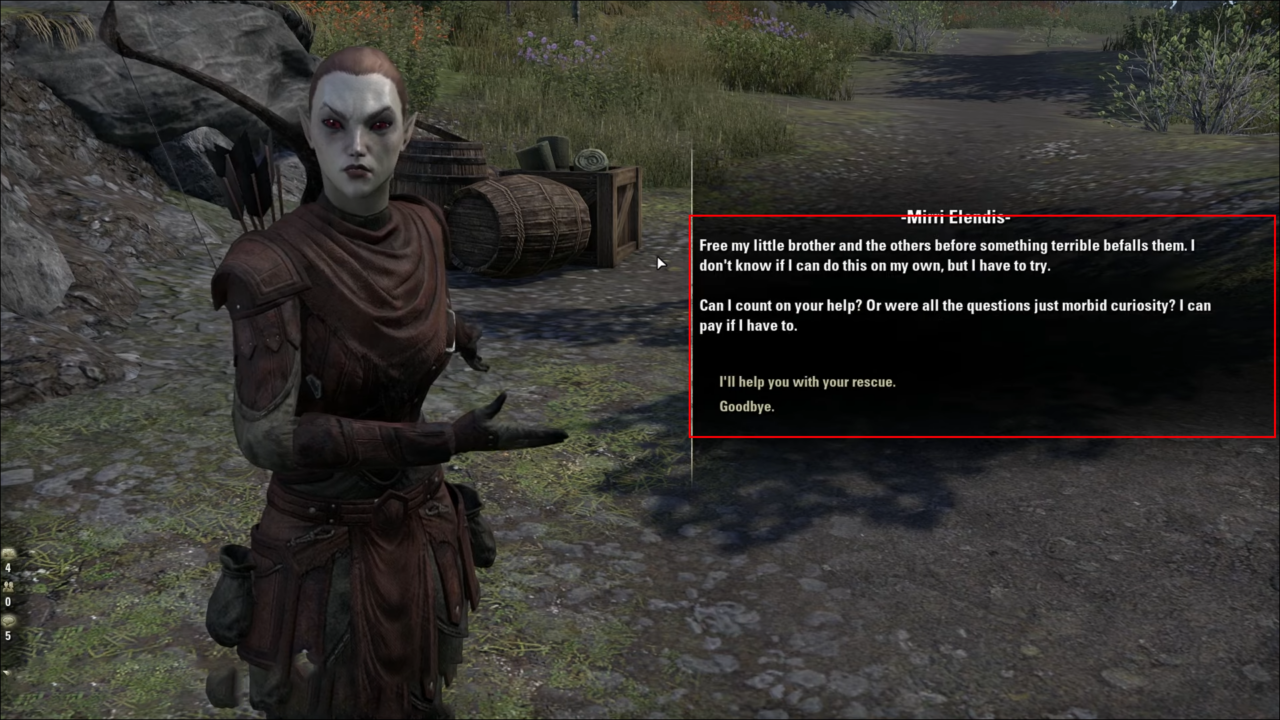
Task: Choose the dialogue option I'll help you with your rescue
Action: point(806,382)
